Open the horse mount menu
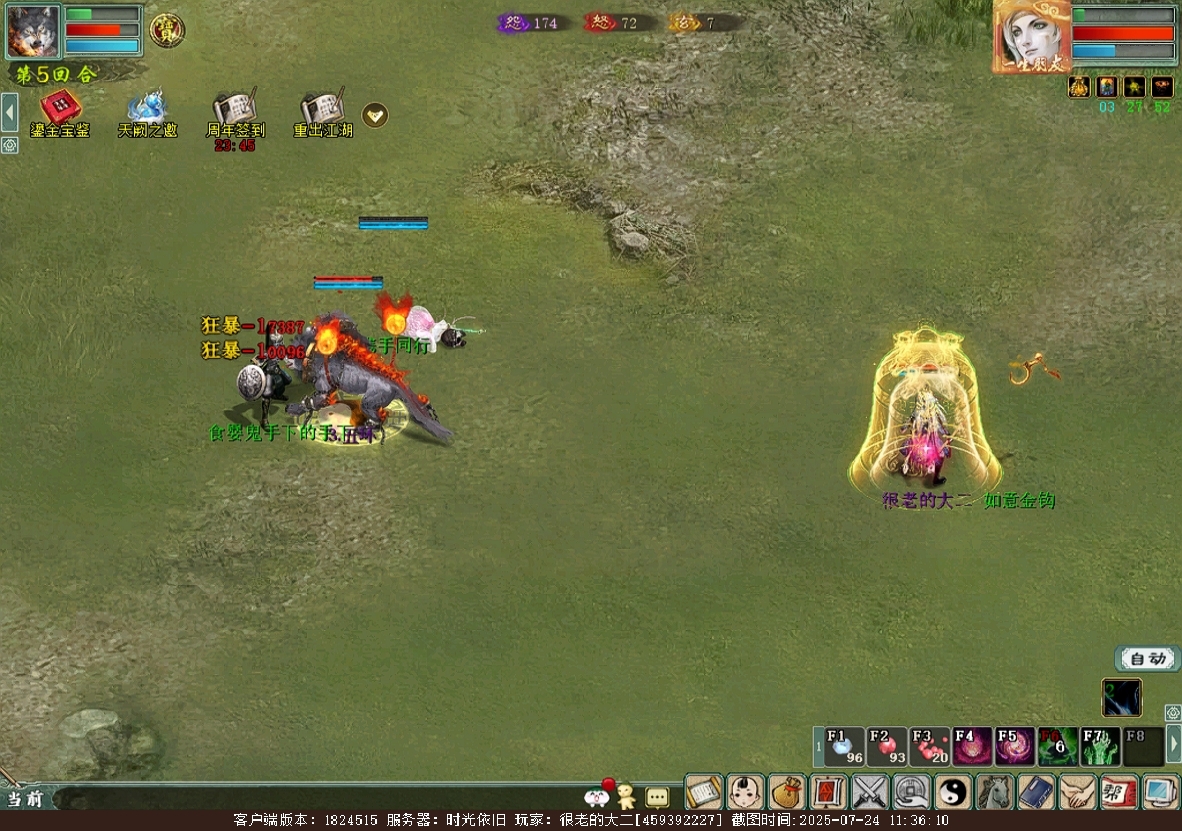 click(995, 793)
